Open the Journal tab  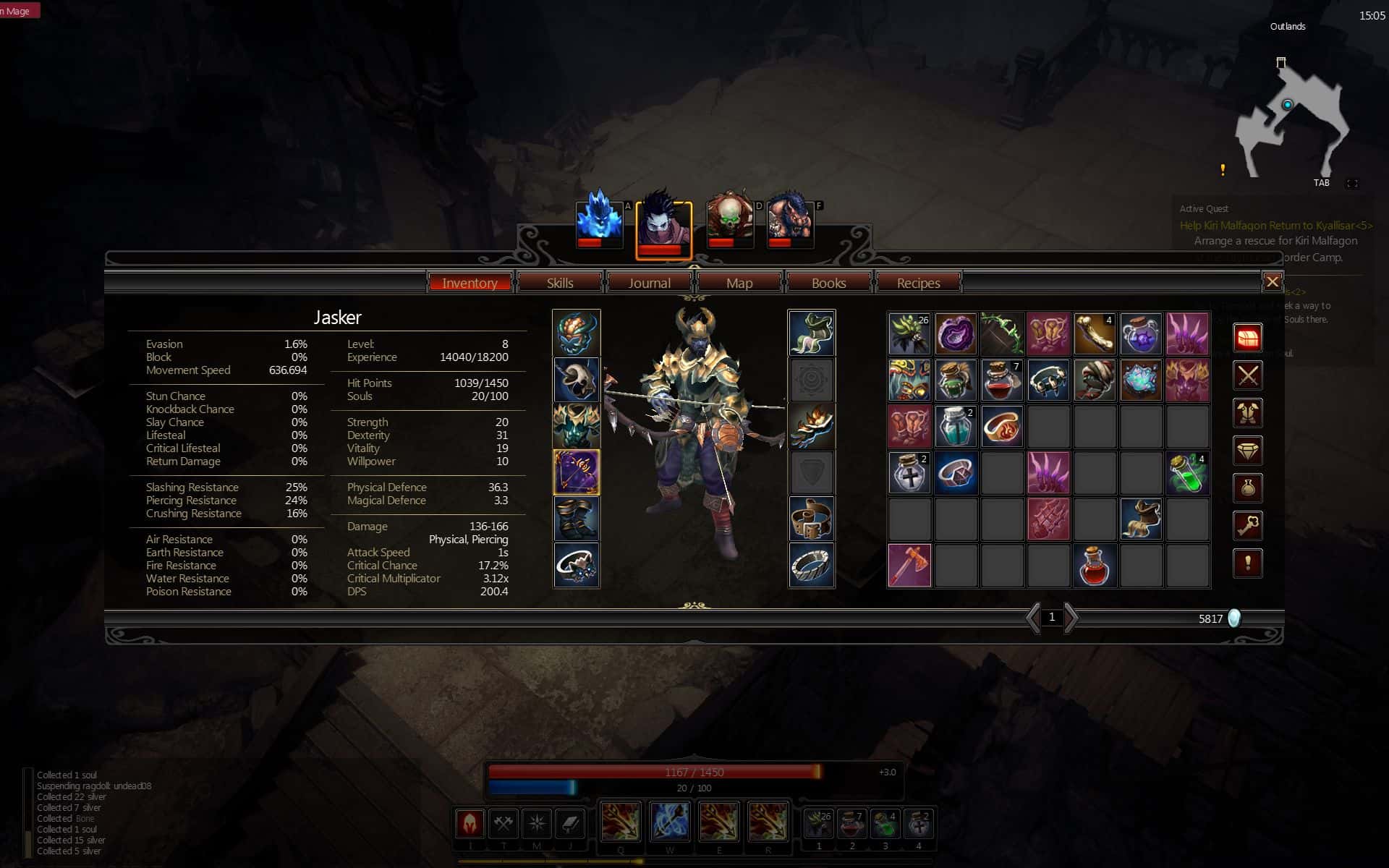tap(649, 283)
